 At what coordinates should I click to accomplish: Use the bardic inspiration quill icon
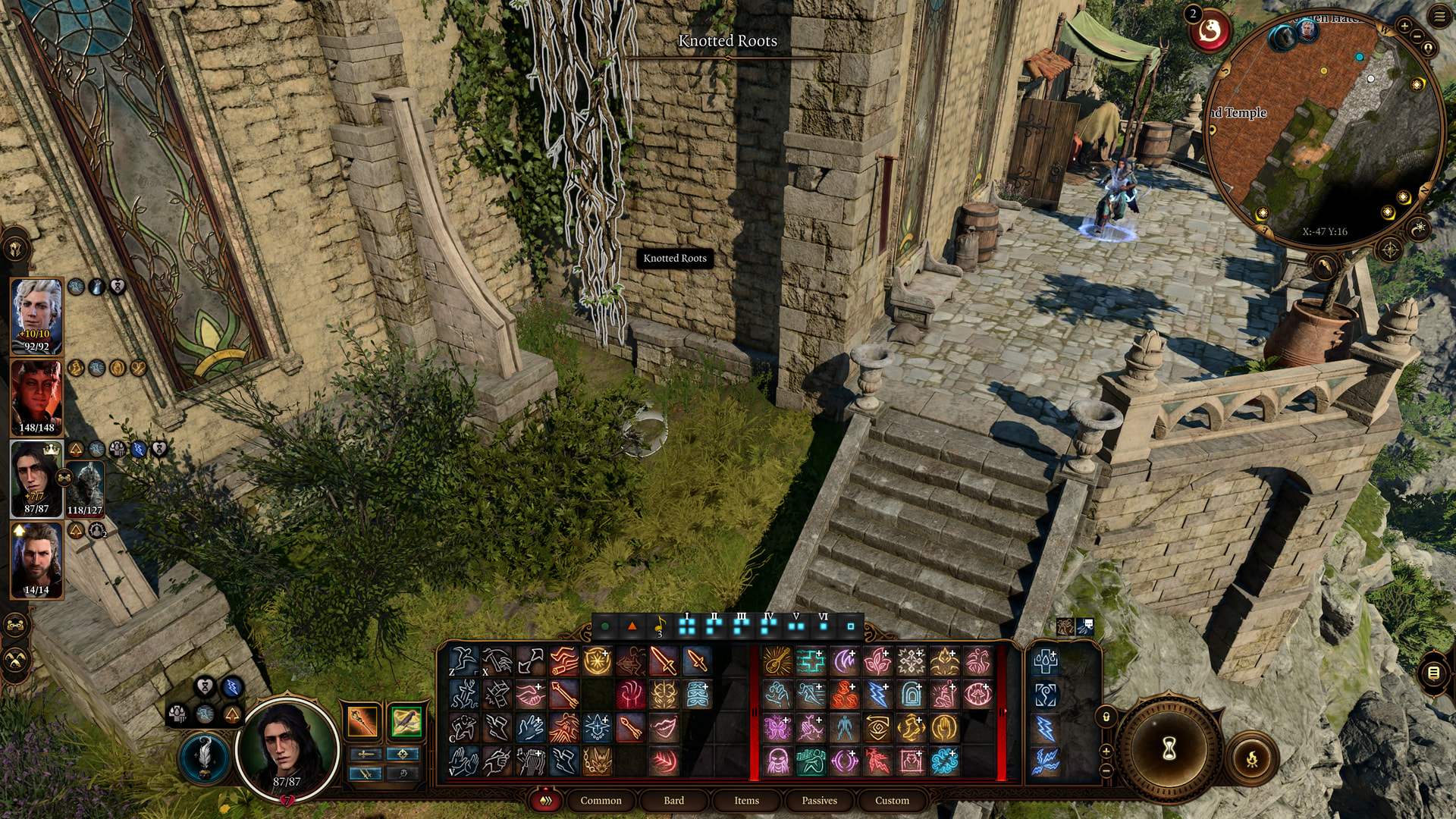(204, 756)
